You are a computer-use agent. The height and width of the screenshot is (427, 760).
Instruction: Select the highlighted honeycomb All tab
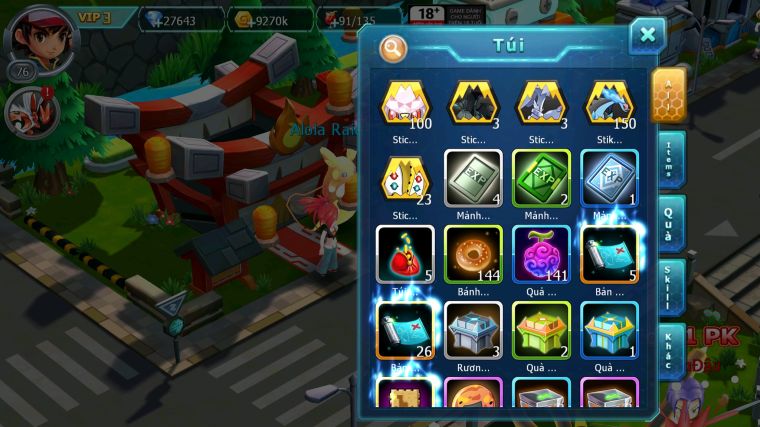click(x=668, y=95)
